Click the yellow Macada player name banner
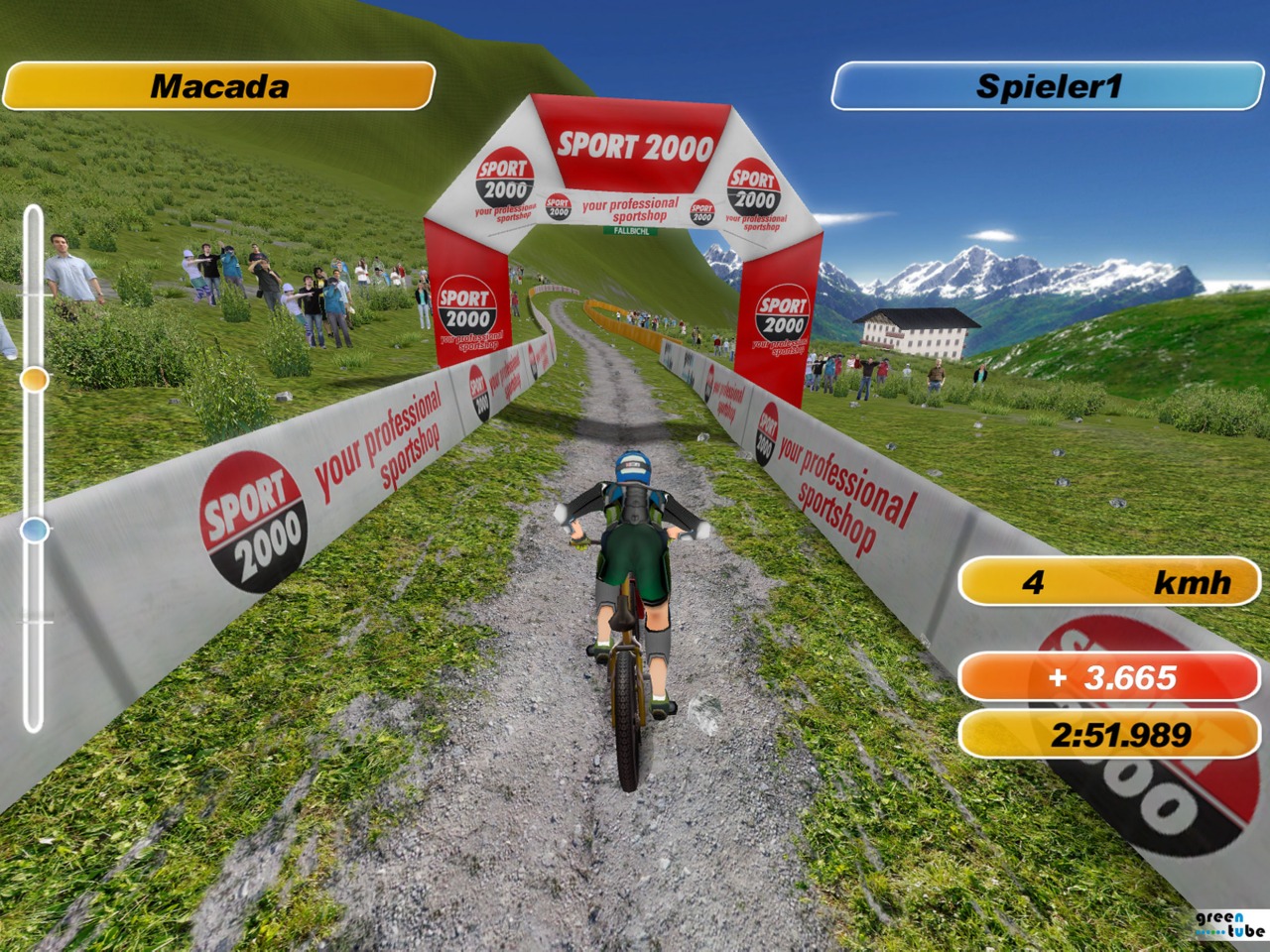Screen dimensions: 1270x952 219,86
